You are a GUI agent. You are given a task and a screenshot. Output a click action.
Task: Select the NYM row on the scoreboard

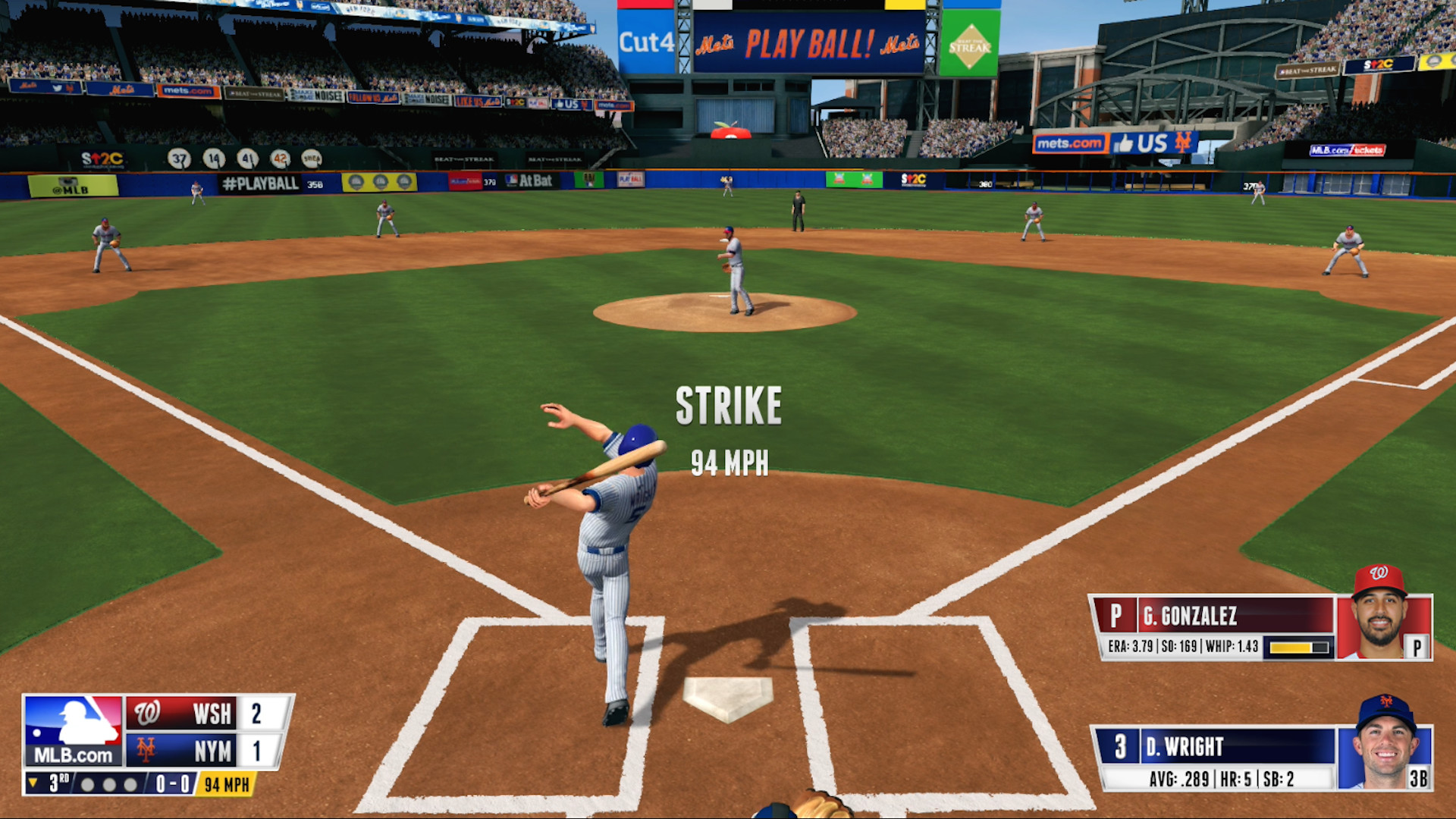208,750
